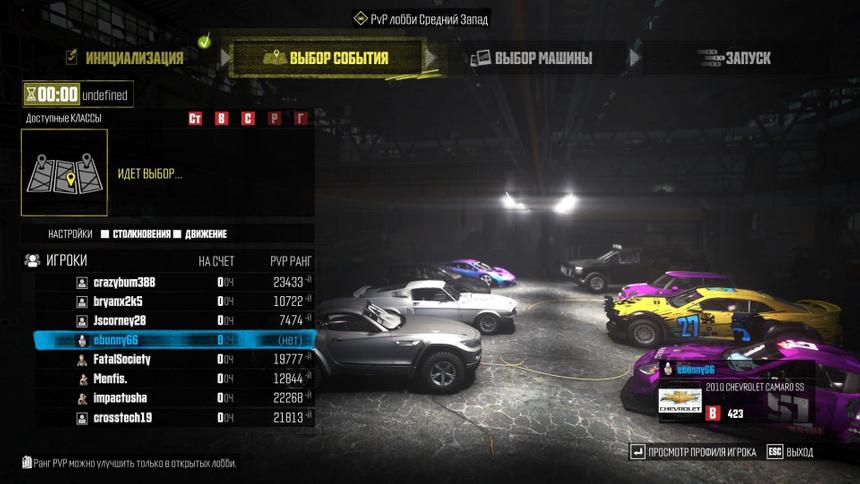Go to the Выбор машины step
The image size is (860, 484).
tap(532, 58)
